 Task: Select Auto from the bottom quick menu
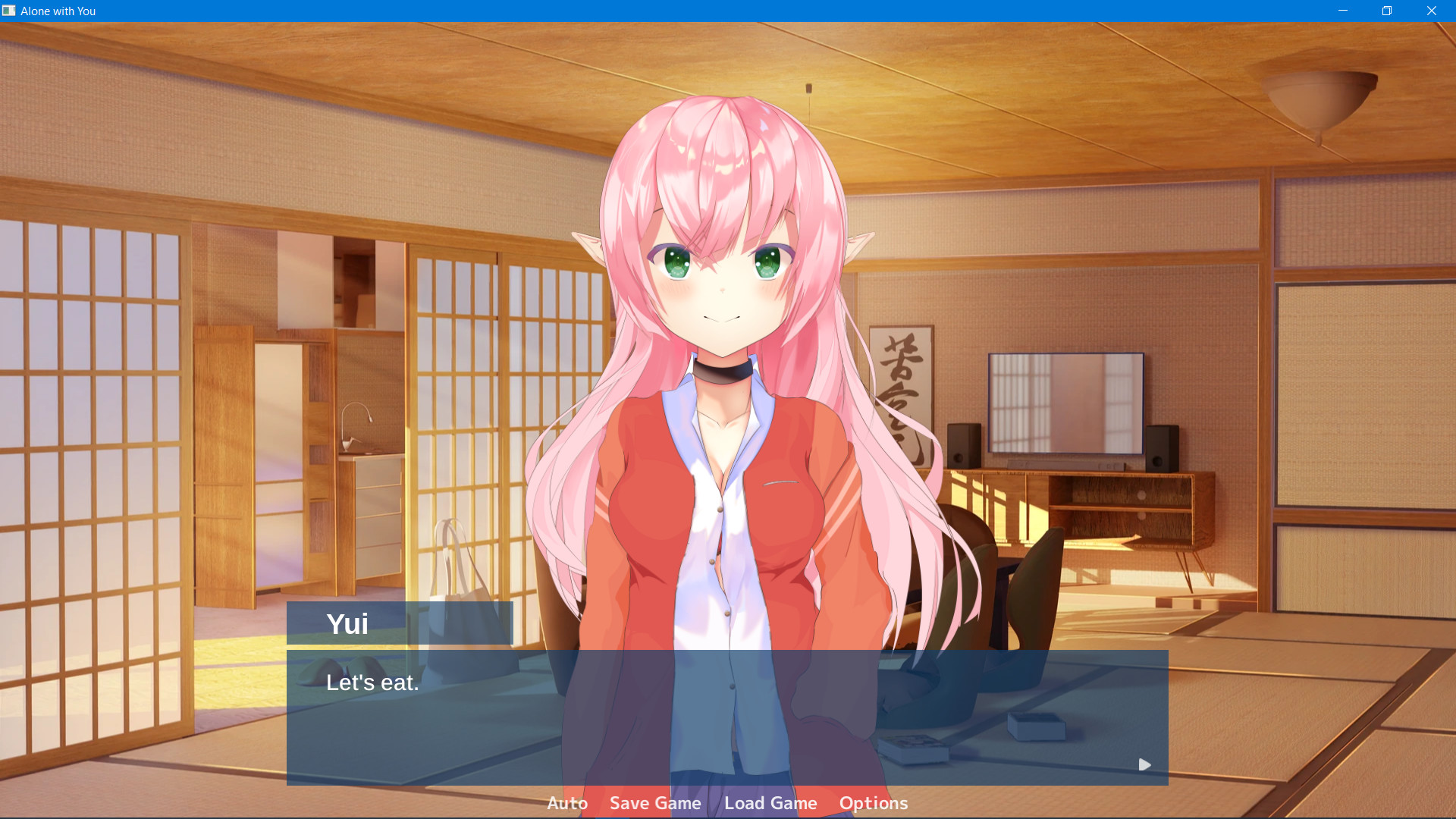click(566, 803)
